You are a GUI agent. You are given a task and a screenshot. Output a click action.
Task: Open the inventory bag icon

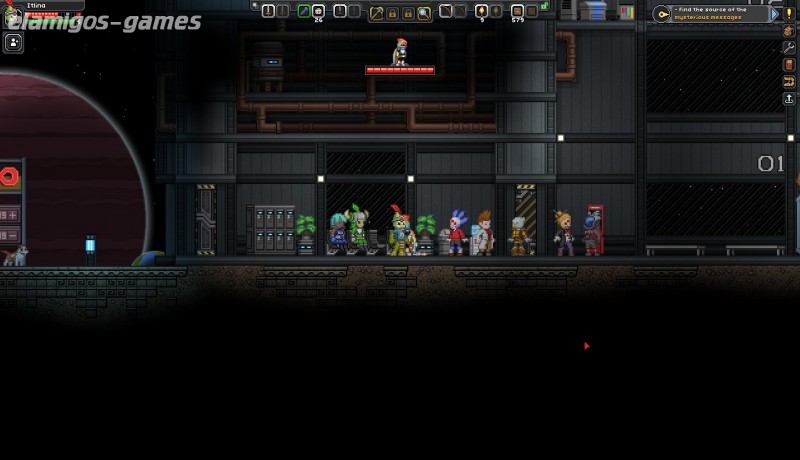click(789, 30)
